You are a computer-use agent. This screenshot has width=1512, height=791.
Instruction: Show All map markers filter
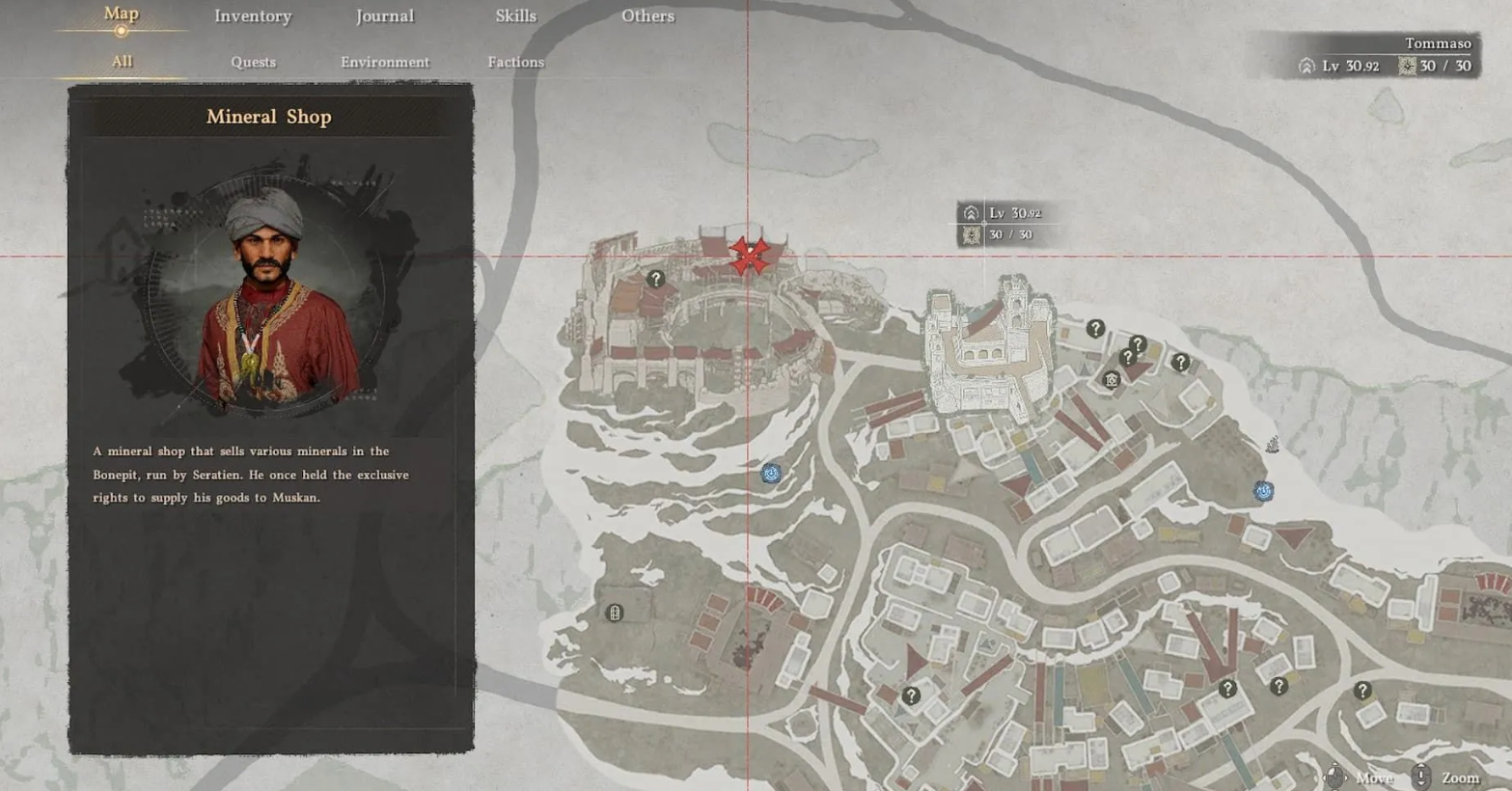point(122,62)
